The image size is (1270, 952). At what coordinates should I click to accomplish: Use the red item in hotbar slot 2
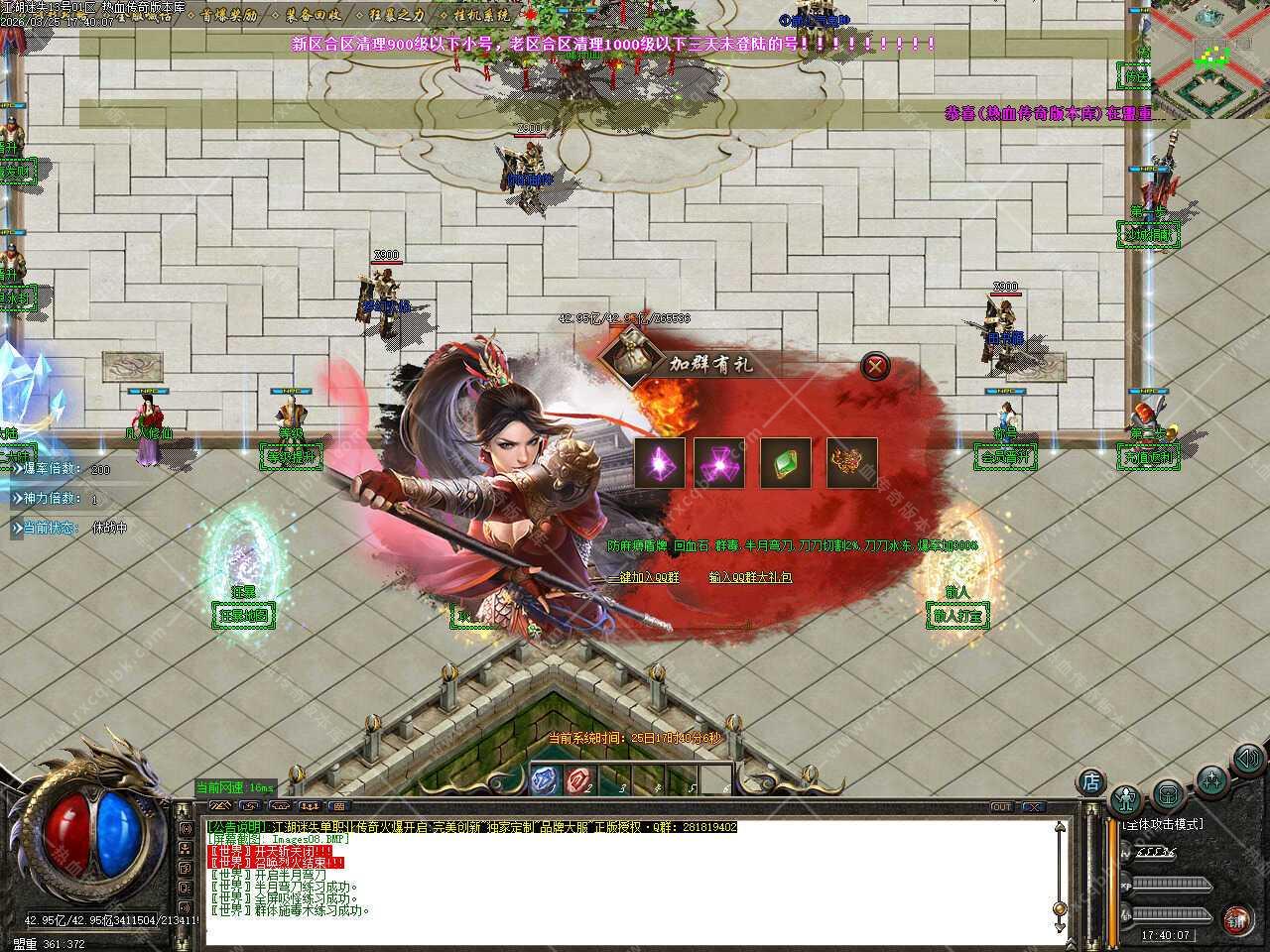[578, 781]
